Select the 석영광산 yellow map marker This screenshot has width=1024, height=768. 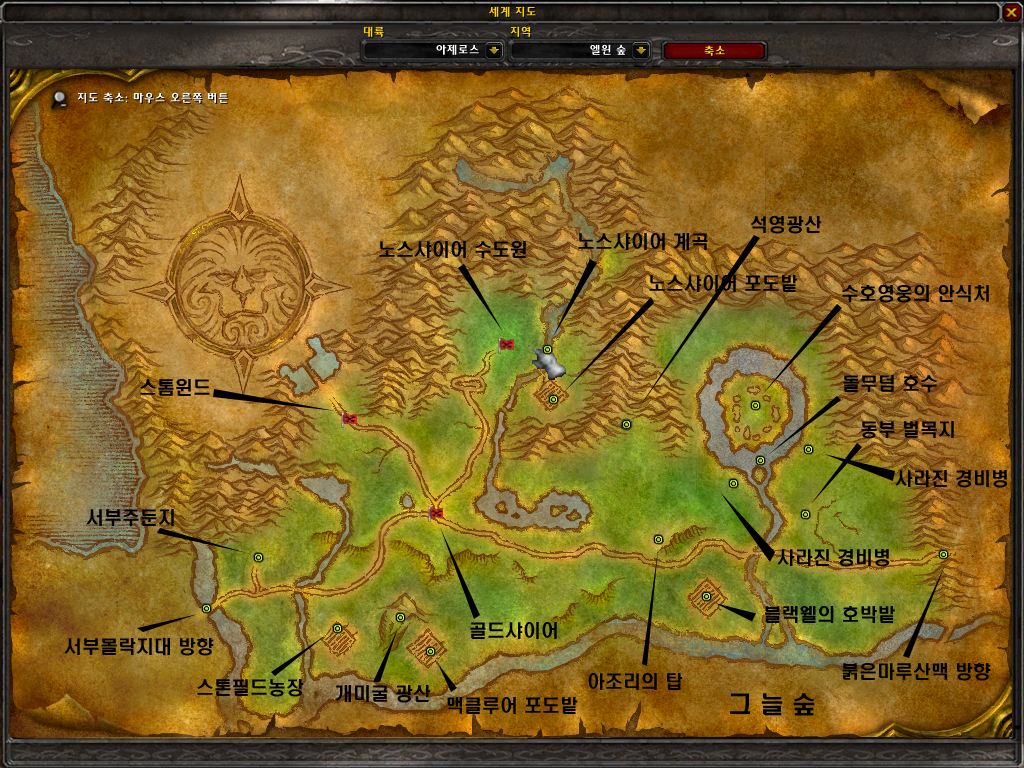(627, 425)
